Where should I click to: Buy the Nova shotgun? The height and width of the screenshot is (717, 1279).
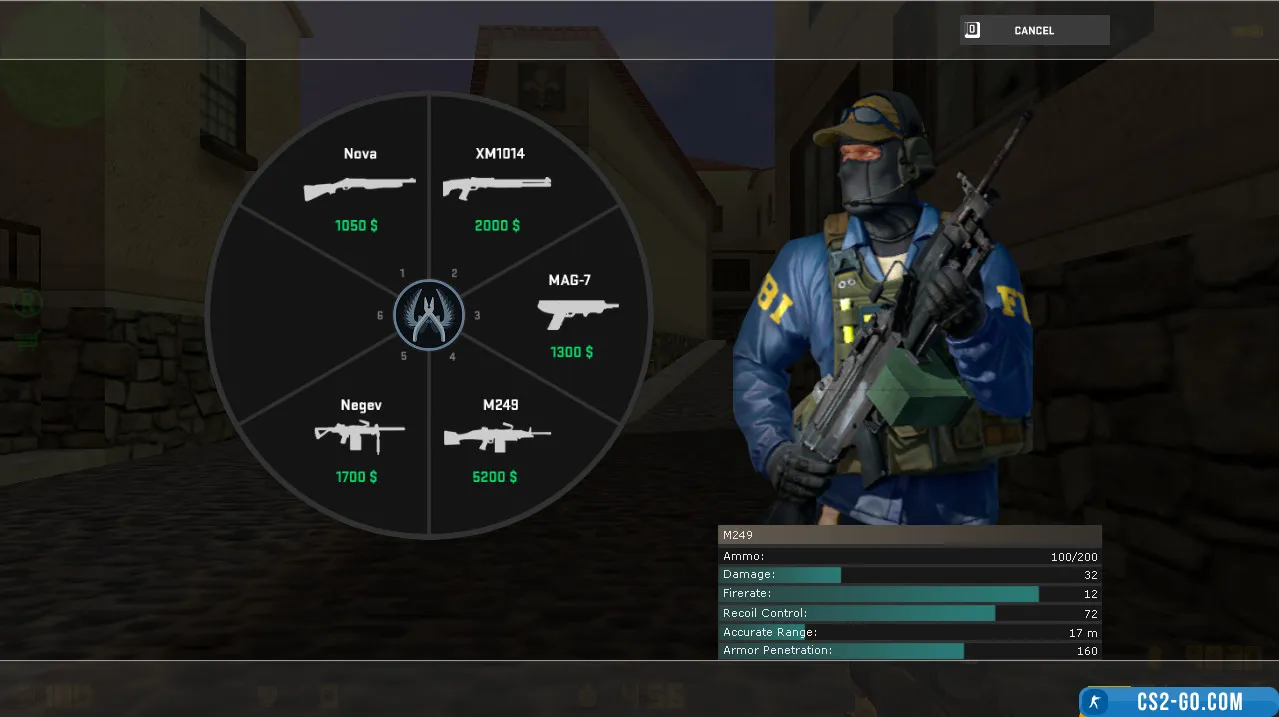tap(360, 189)
